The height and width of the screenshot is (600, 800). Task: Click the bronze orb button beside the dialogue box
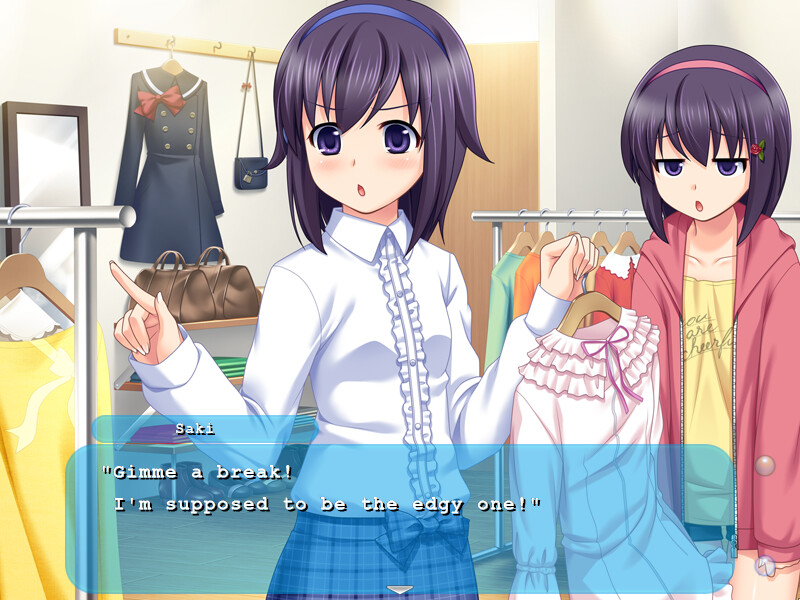tap(765, 465)
